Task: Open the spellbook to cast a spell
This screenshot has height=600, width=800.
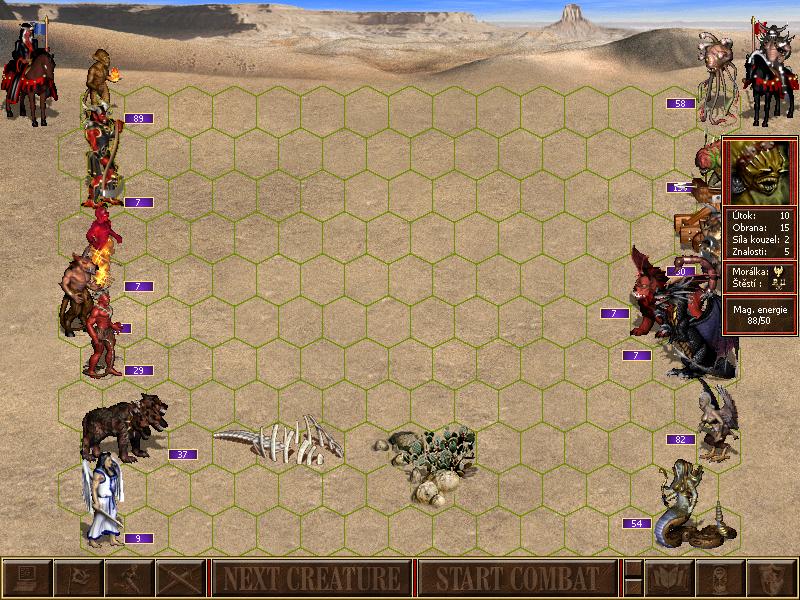Action: tap(670, 578)
